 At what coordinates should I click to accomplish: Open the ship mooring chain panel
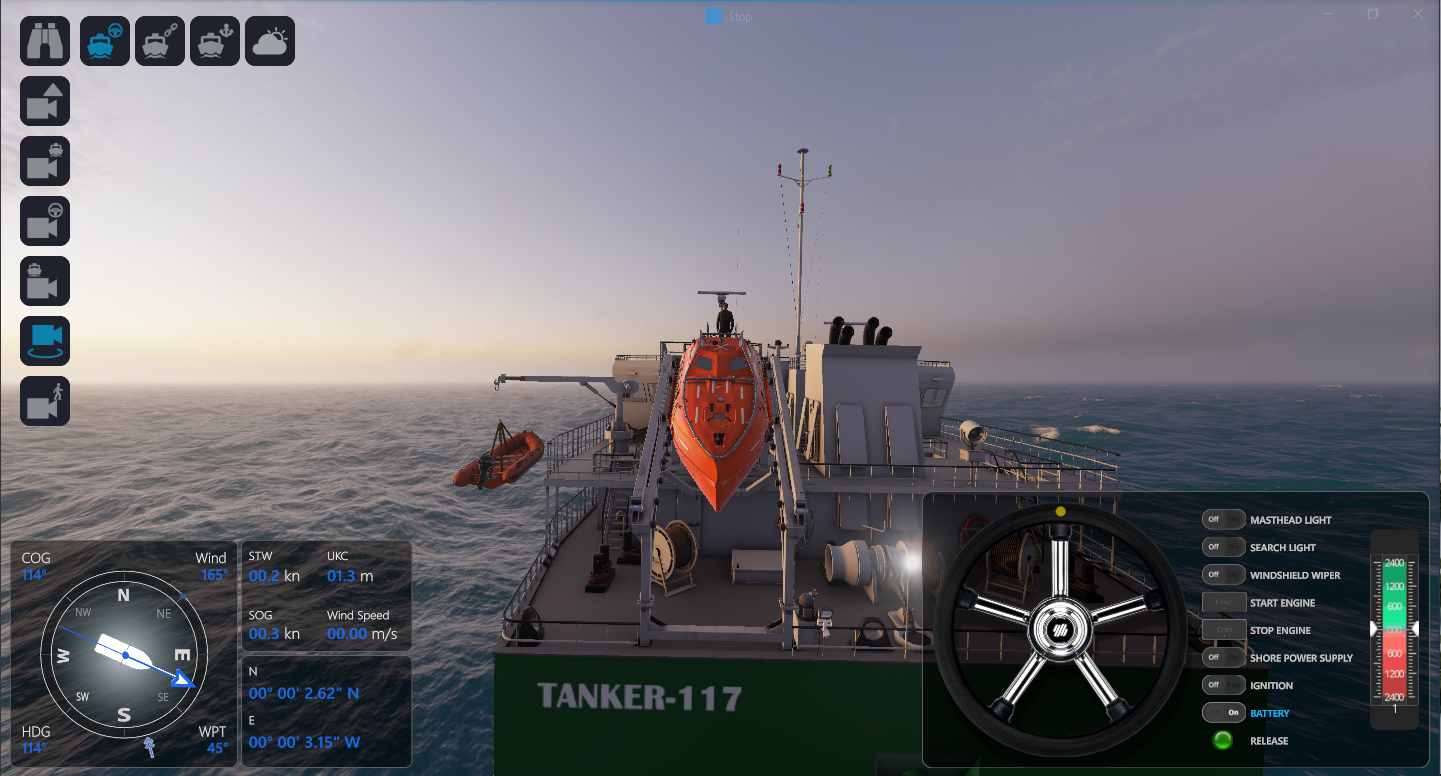tap(160, 41)
